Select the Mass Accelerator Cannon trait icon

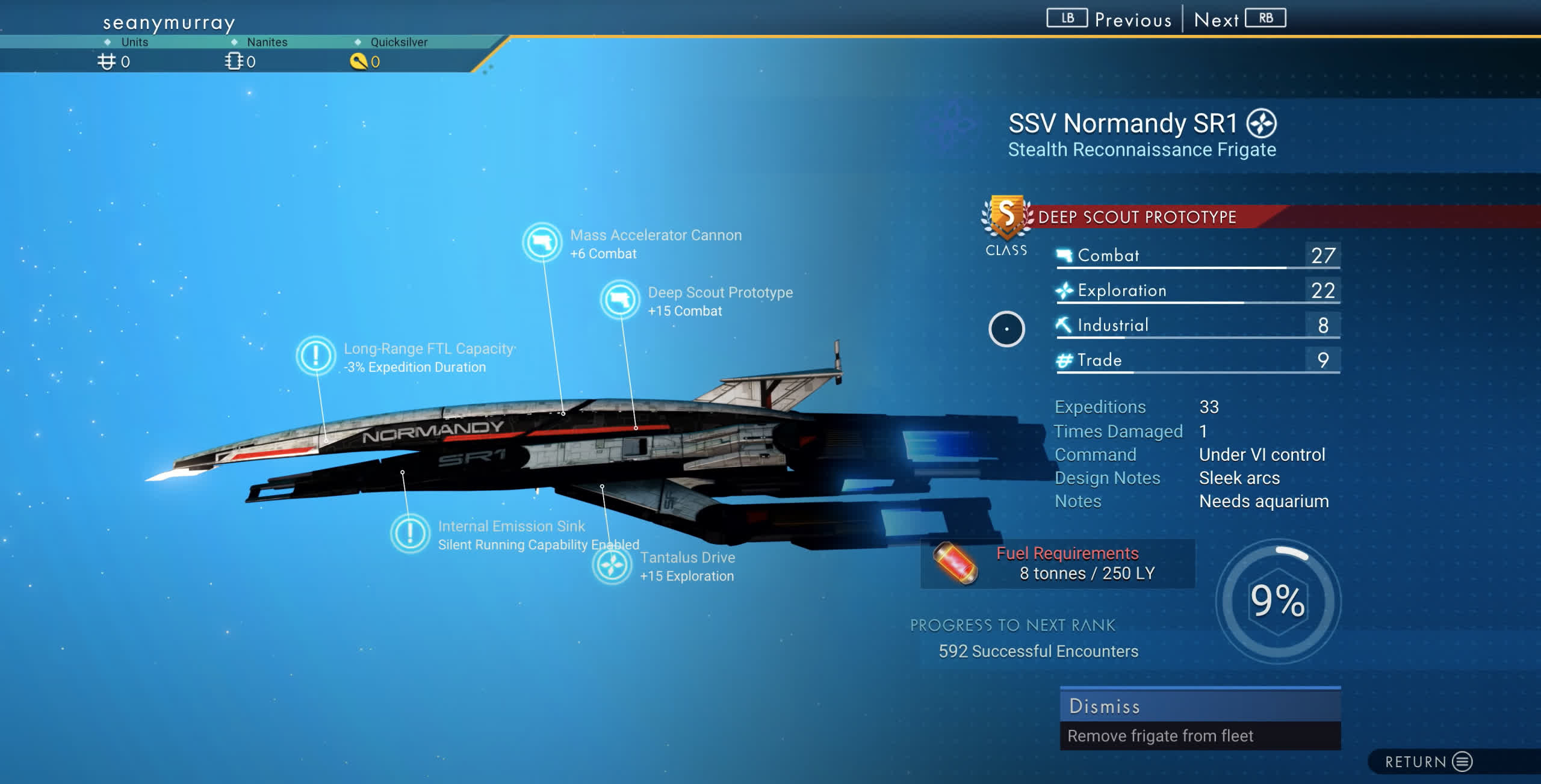[542, 242]
